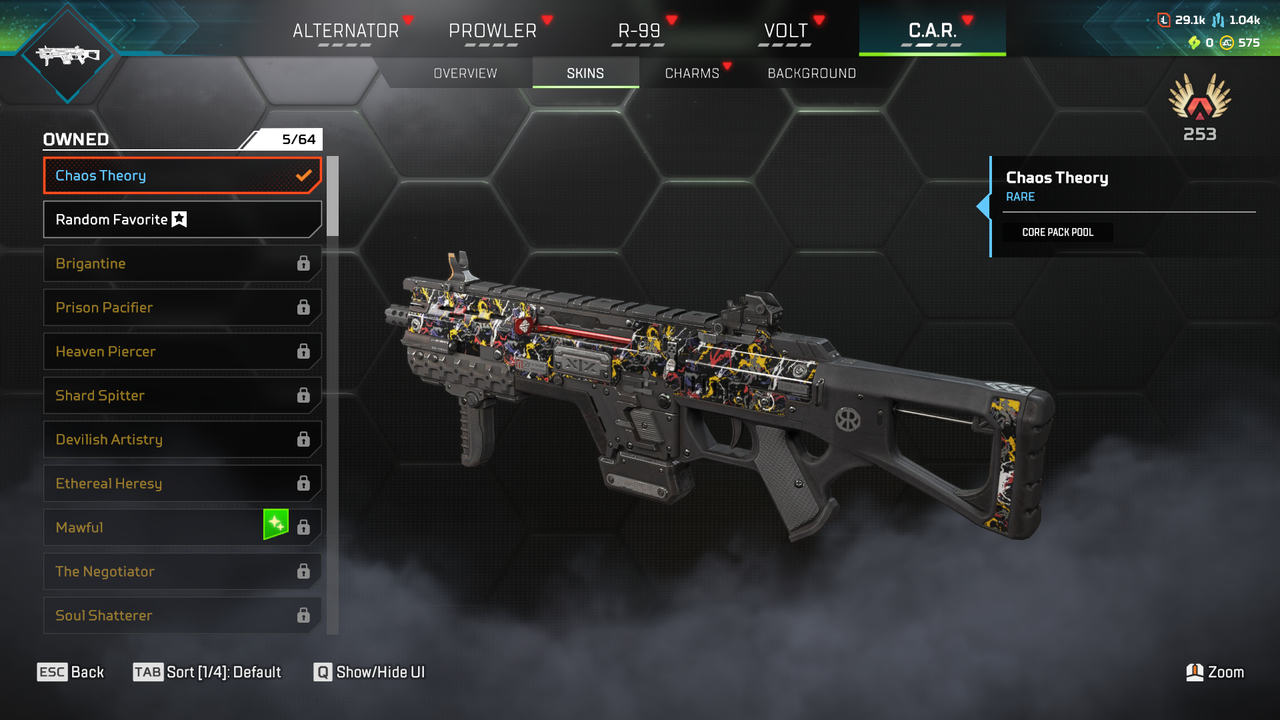
Task: Go back with the Back button
Action: pos(71,672)
